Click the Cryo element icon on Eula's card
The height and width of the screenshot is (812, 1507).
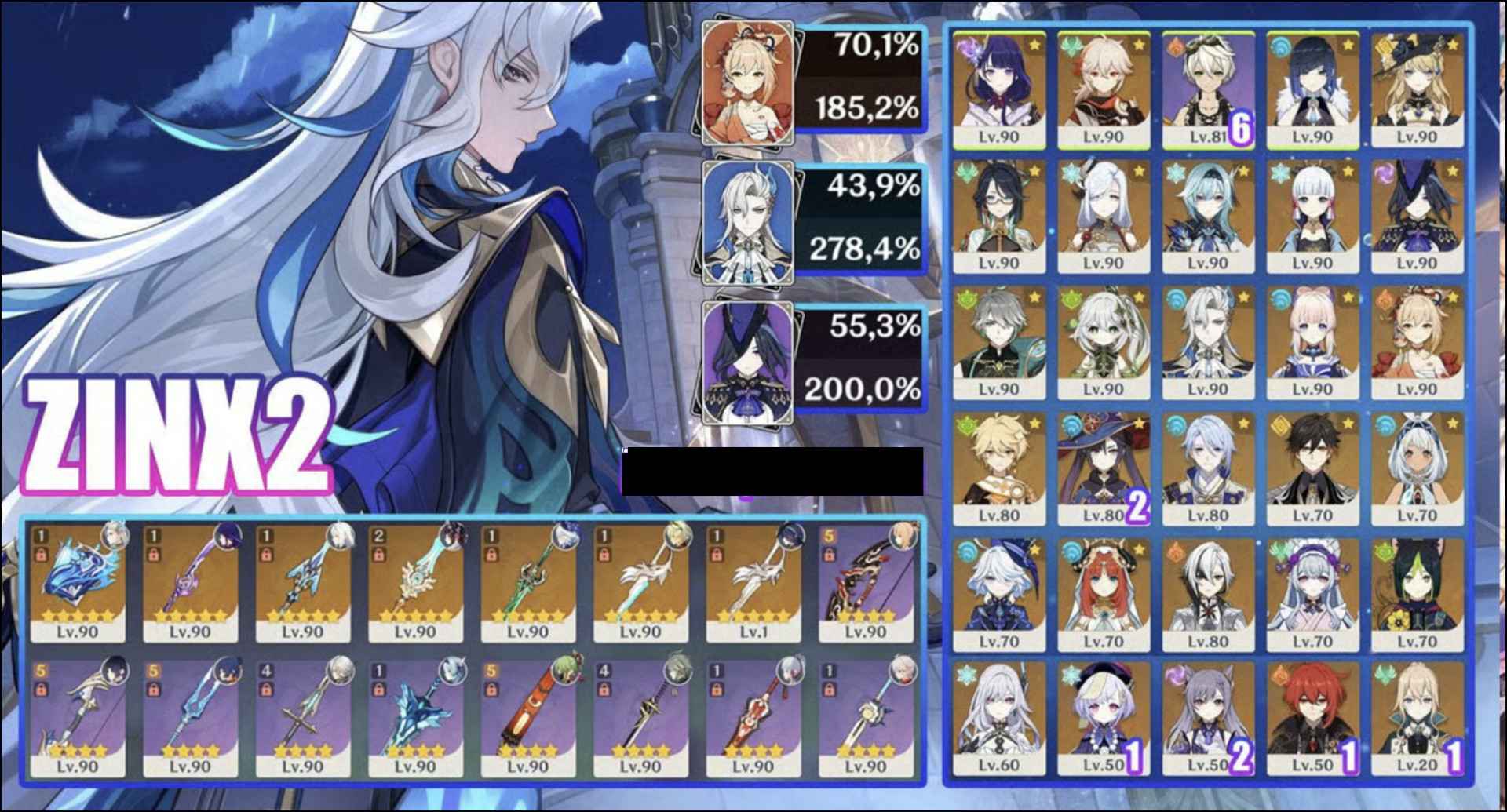(x=1174, y=173)
